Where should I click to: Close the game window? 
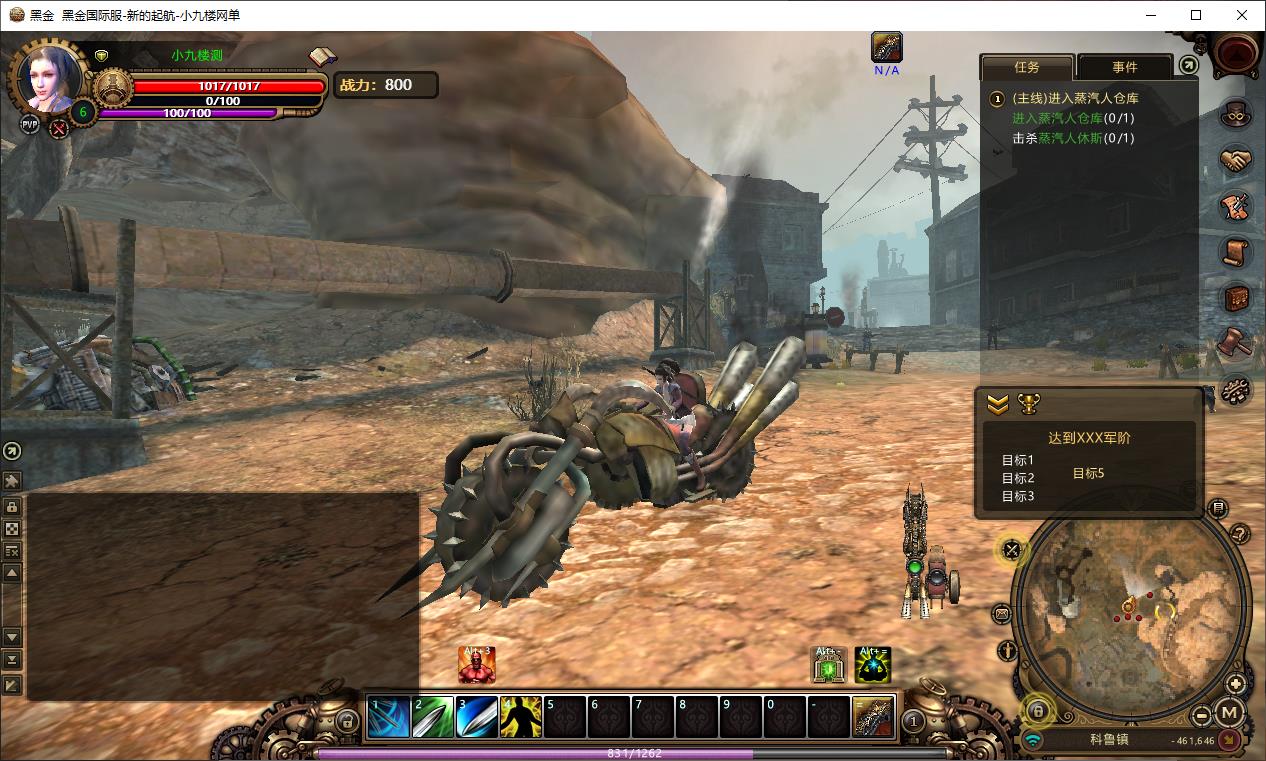coord(1242,15)
